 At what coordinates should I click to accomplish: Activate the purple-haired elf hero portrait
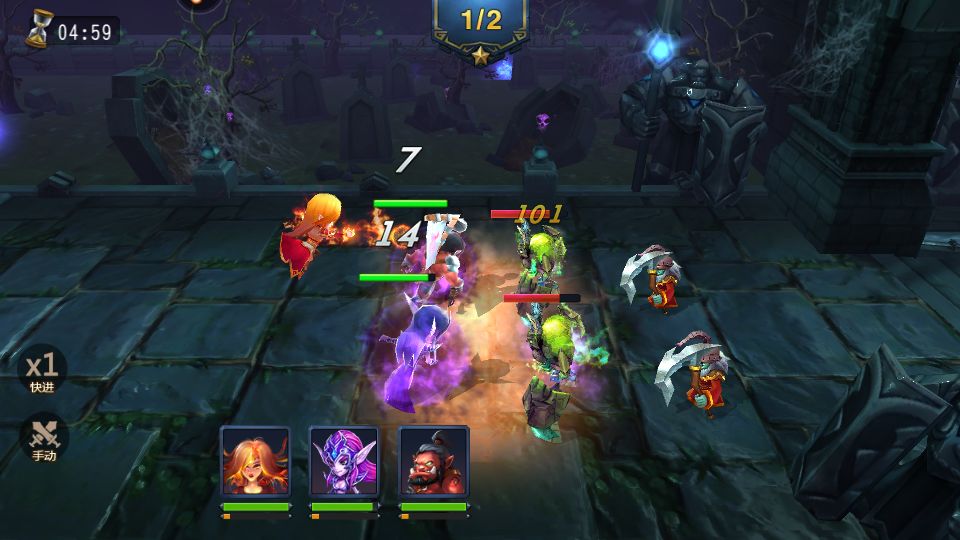[x=344, y=461]
